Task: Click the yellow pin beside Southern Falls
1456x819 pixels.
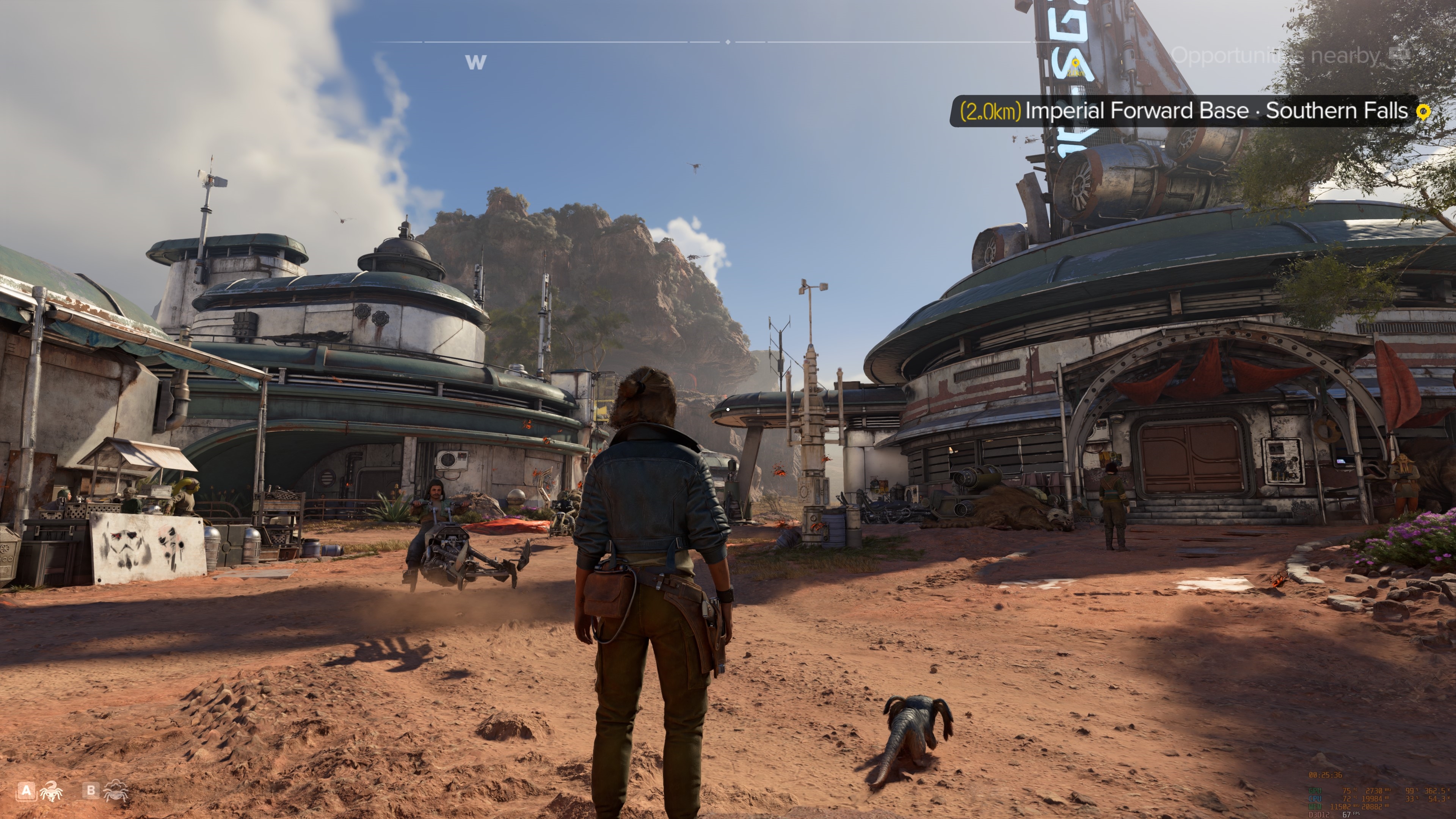Action: 1423,112
